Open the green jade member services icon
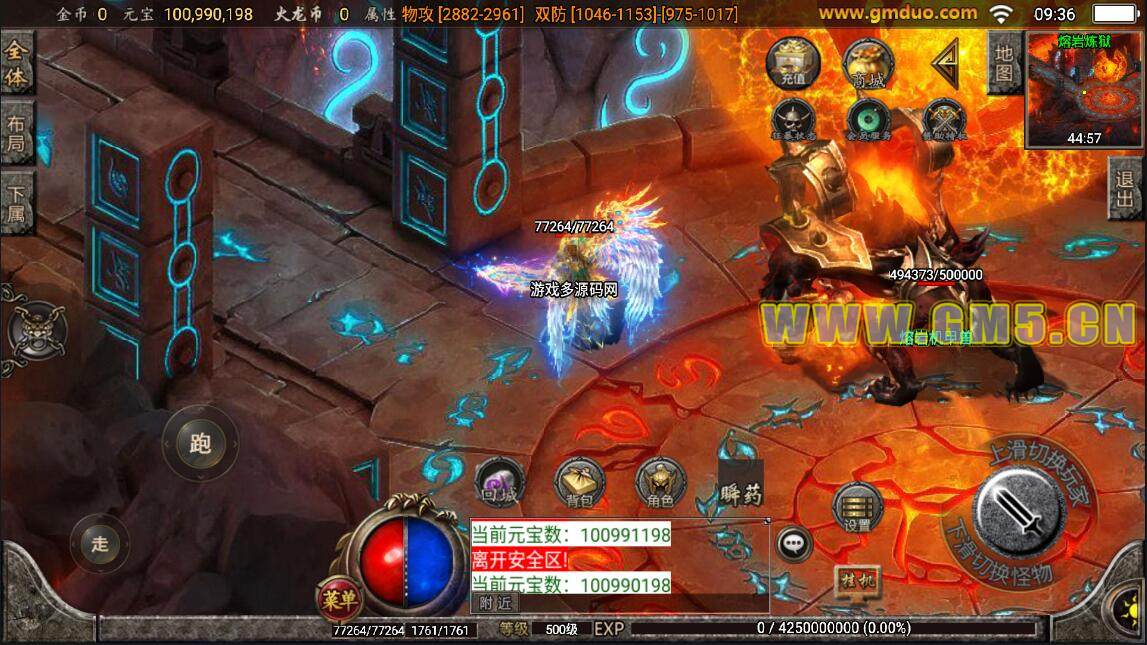Image resolution: width=1147 pixels, height=645 pixels. 868,119
